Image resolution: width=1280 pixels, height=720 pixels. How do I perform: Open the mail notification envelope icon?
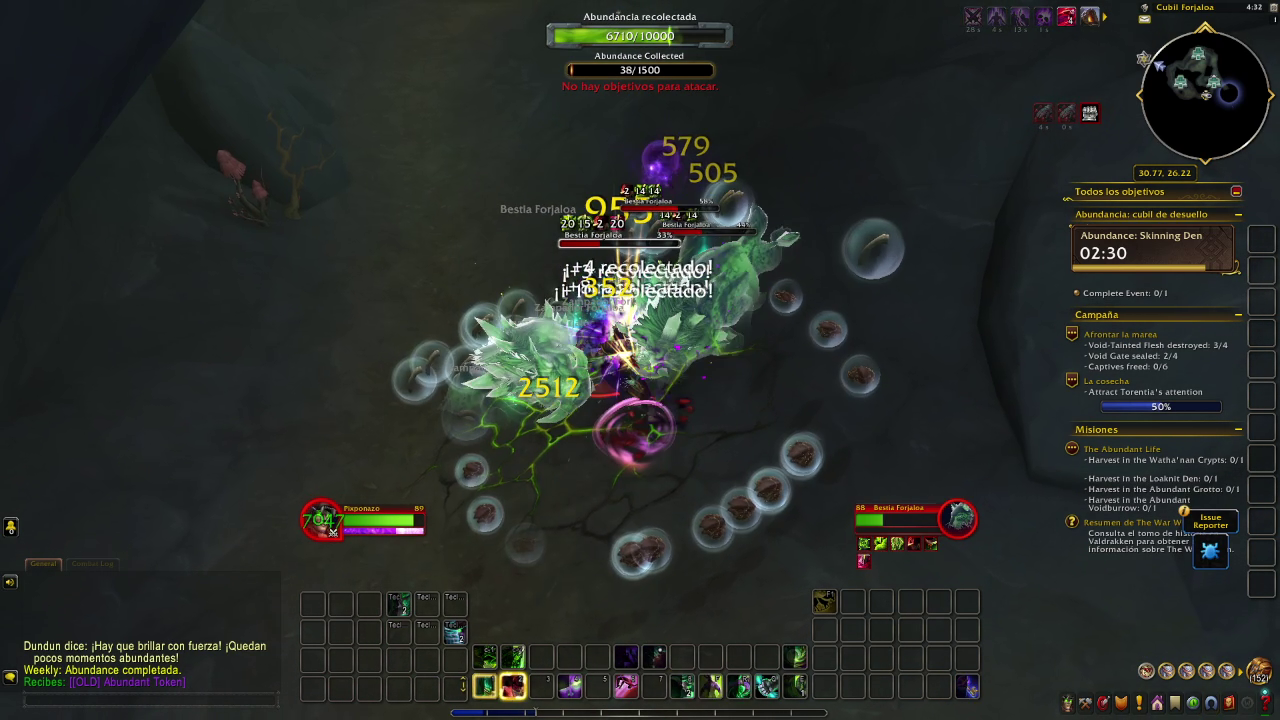click(x=1144, y=19)
